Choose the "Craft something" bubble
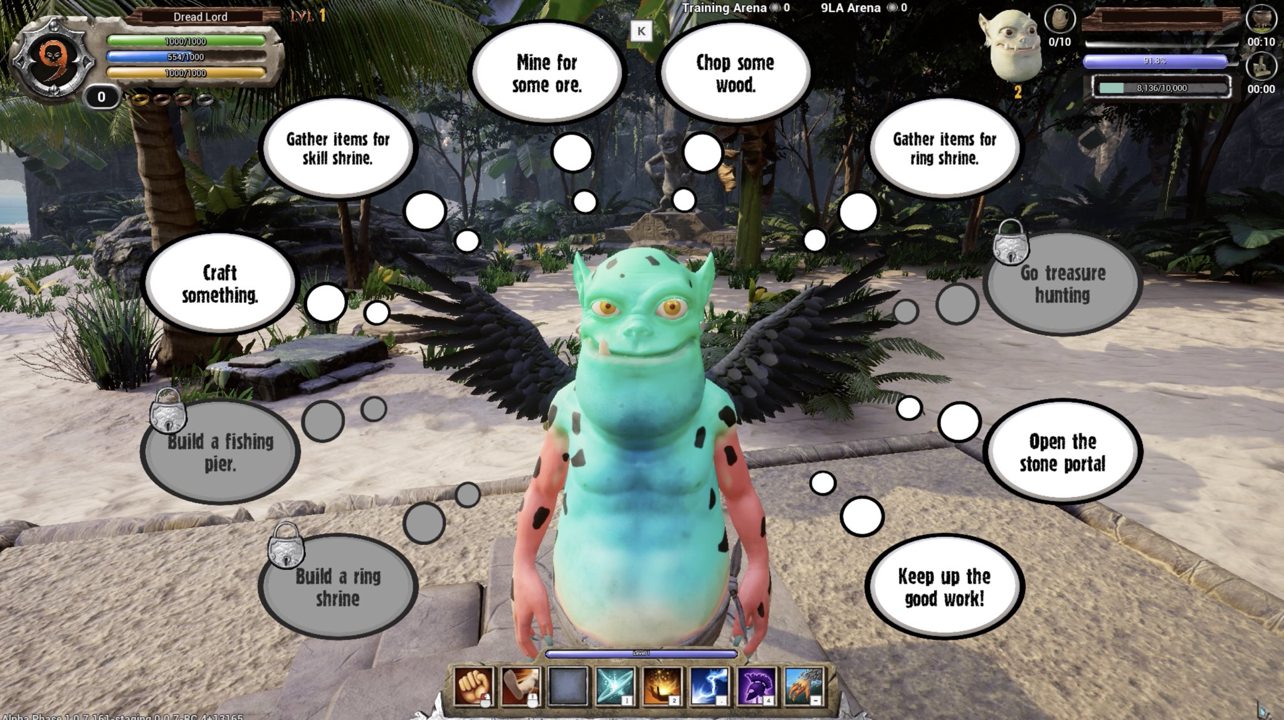The image size is (1284, 720). point(221,283)
